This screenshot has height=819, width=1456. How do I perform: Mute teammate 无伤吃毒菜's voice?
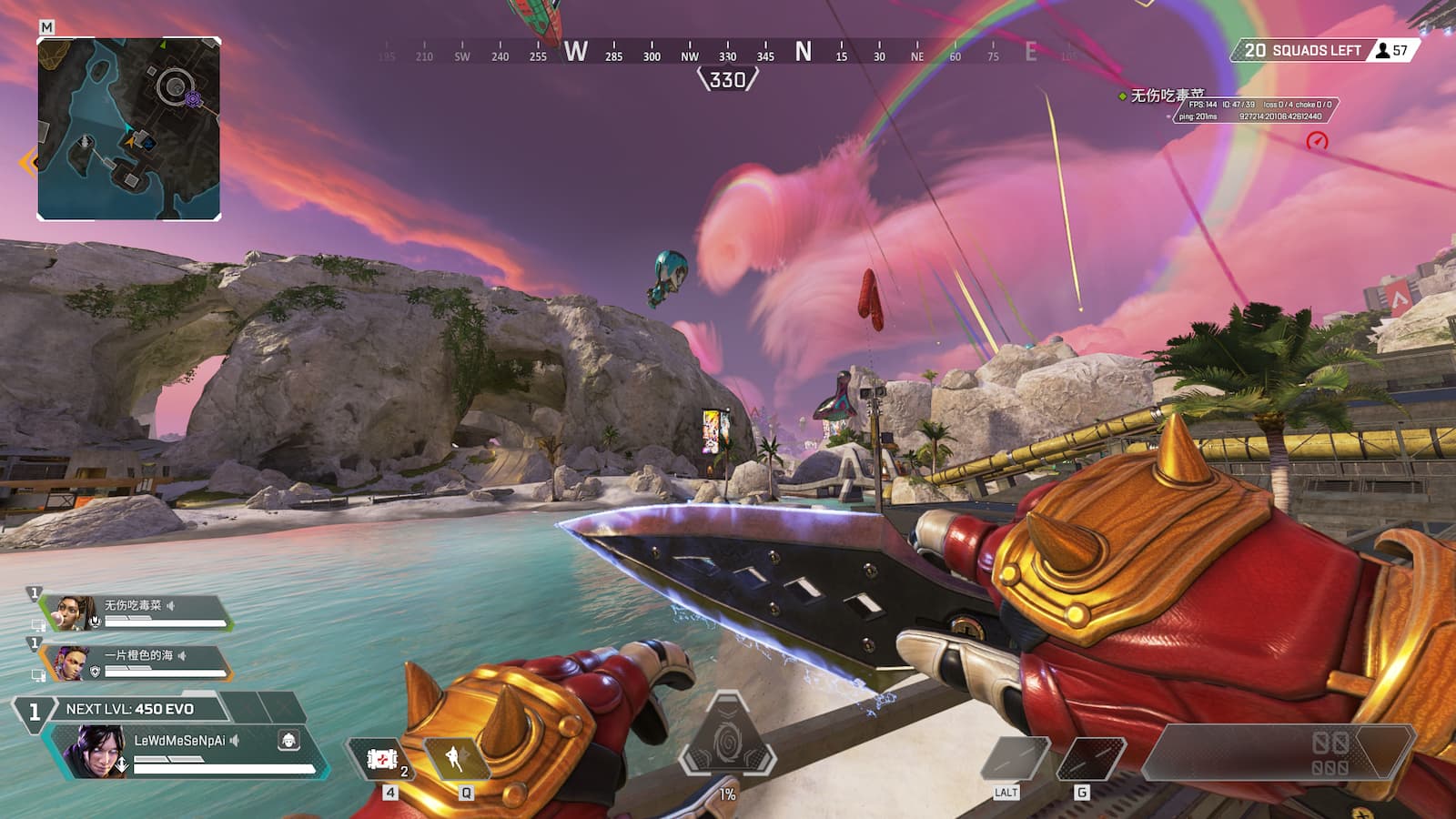(171, 607)
